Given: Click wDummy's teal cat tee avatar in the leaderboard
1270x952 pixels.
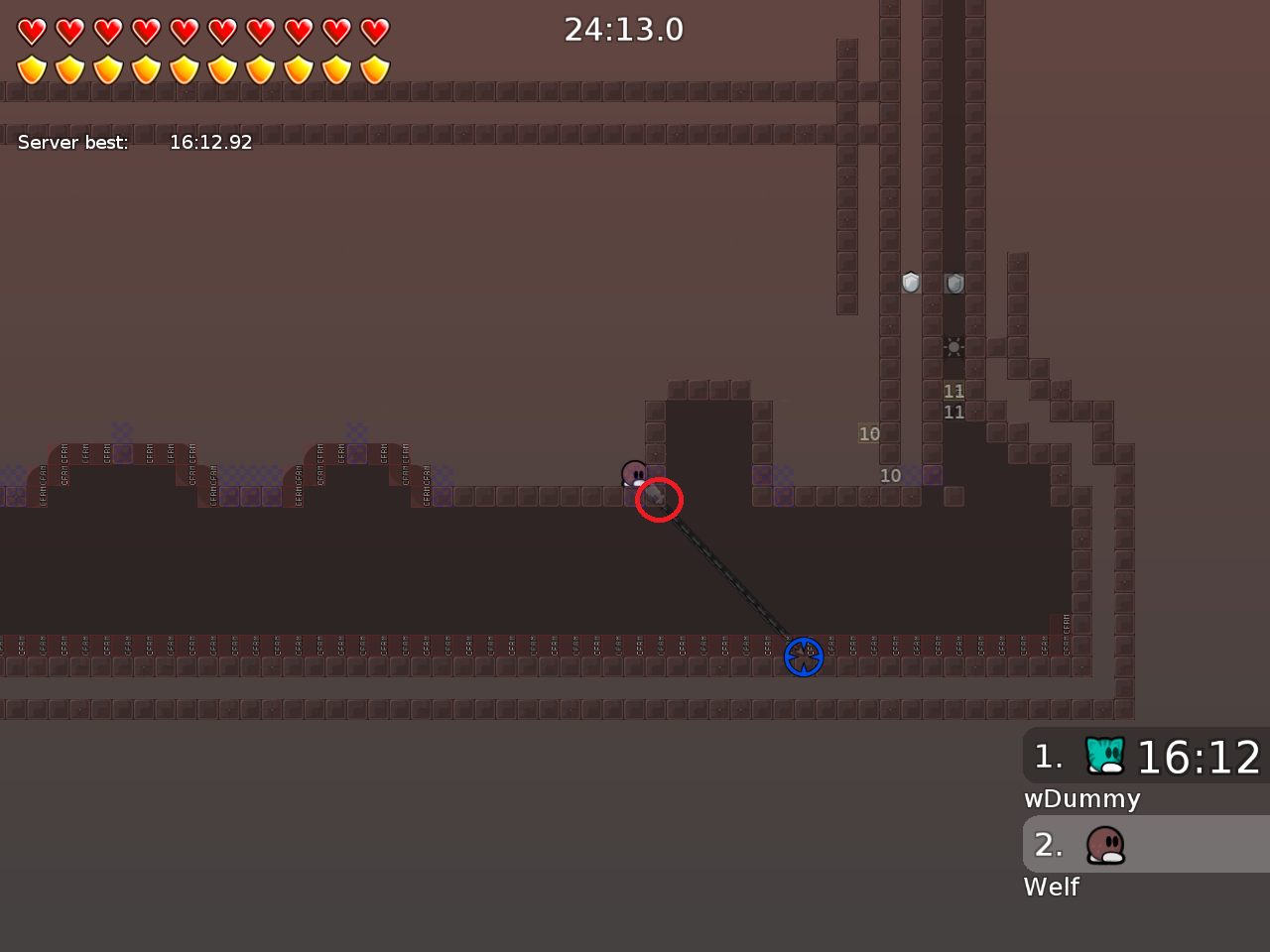Looking at the screenshot, I should point(1104,756).
